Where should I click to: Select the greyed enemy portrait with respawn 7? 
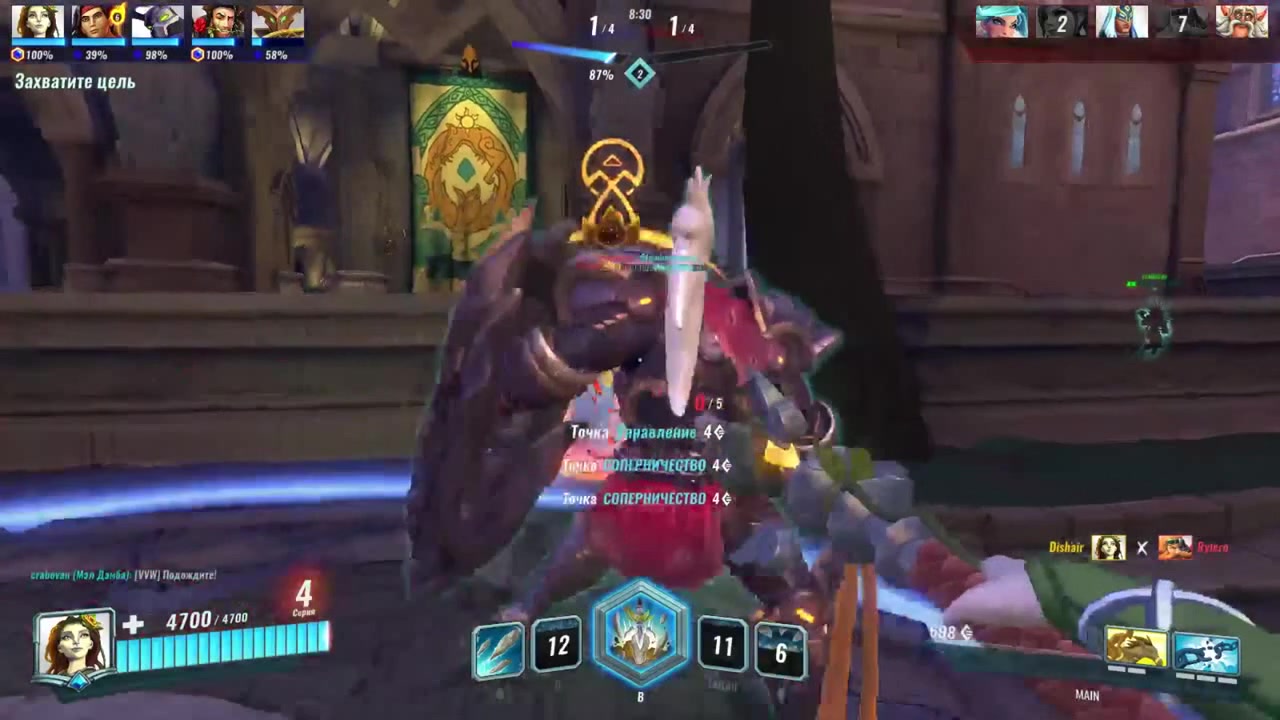1182,22
